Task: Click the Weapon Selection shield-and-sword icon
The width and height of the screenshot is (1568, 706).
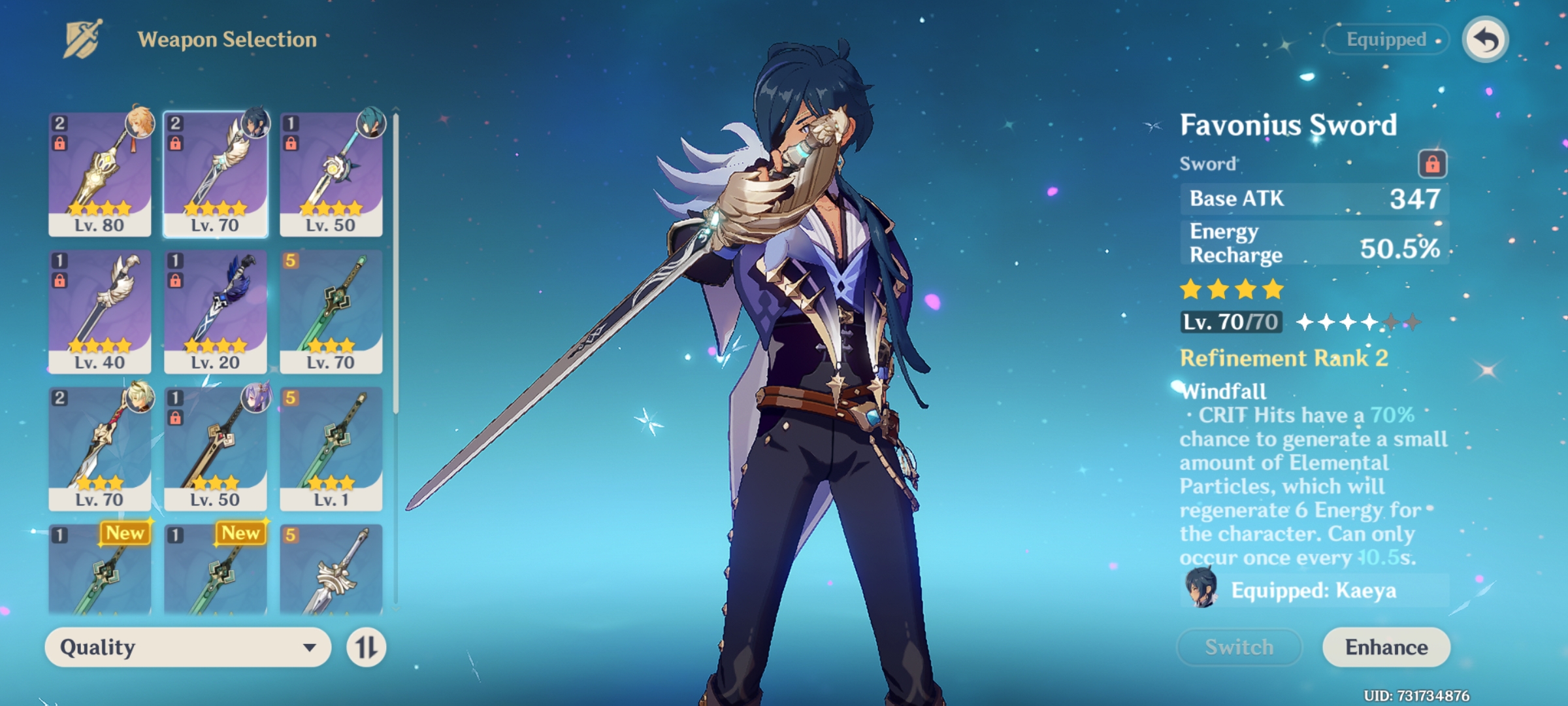Action: [x=83, y=38]
